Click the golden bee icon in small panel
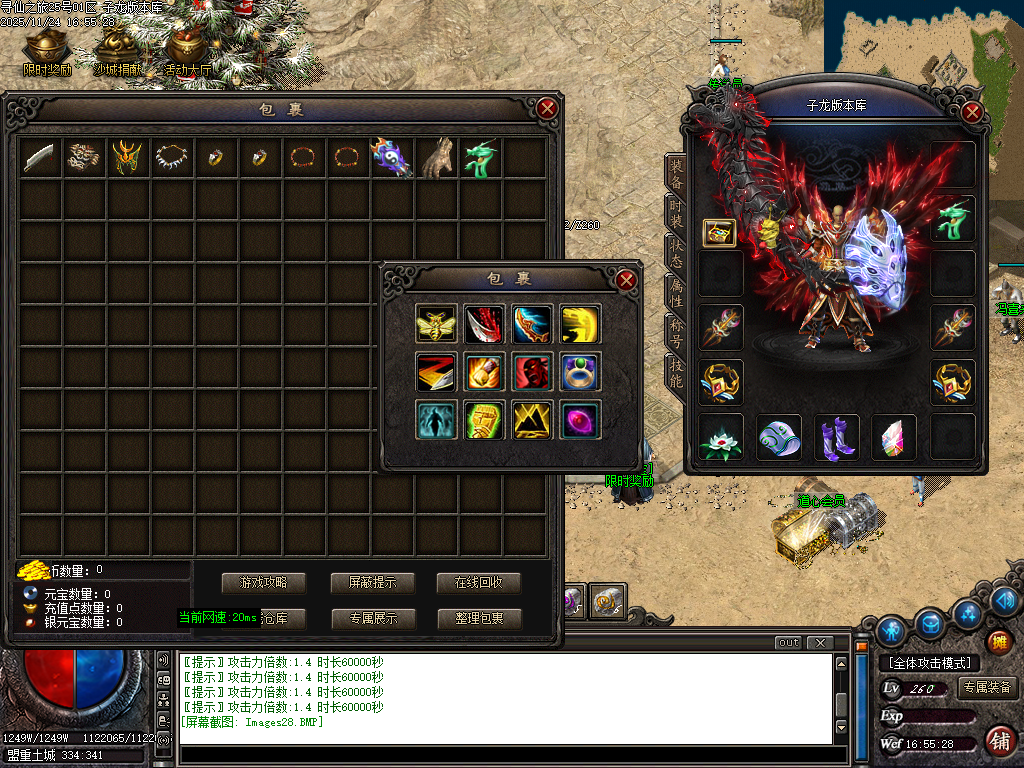This screenshot has width=1024, height=768. coord(436,324)
